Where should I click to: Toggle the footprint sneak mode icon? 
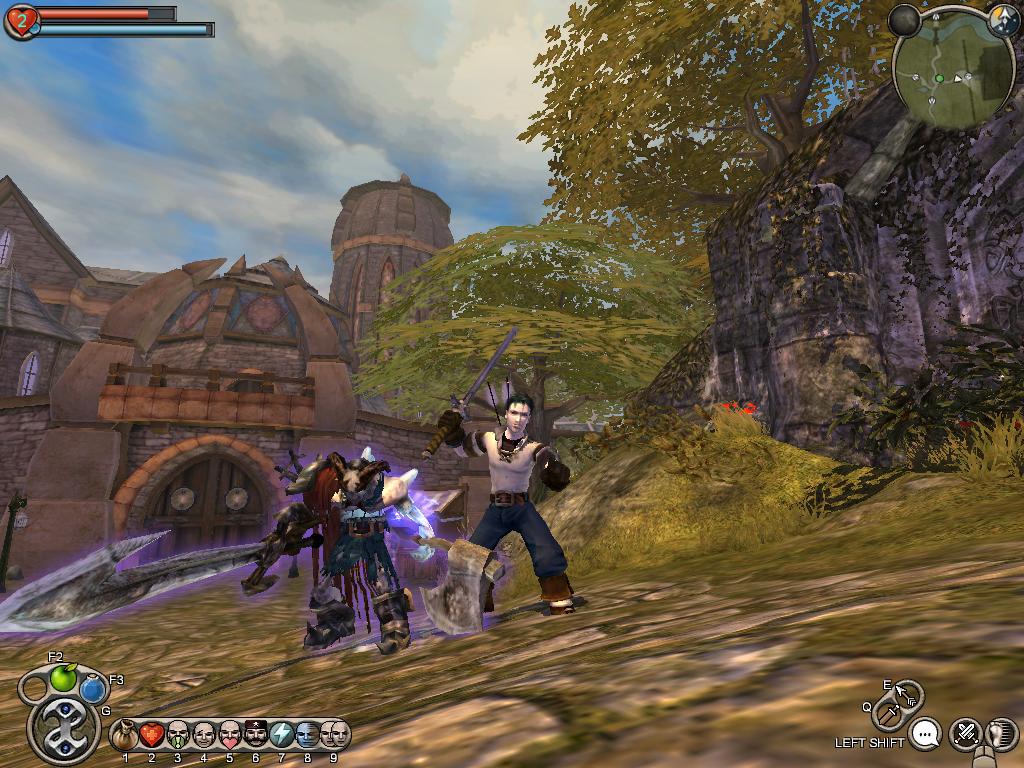coord(1001,735)
